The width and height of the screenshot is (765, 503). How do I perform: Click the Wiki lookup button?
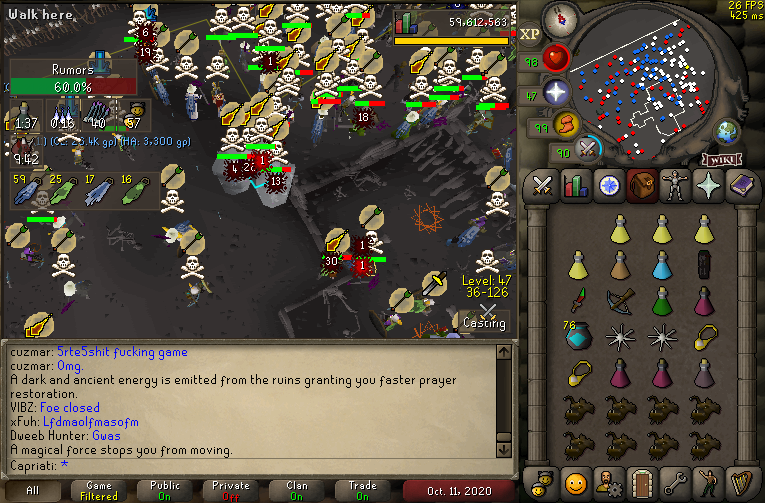coord(722,159)
